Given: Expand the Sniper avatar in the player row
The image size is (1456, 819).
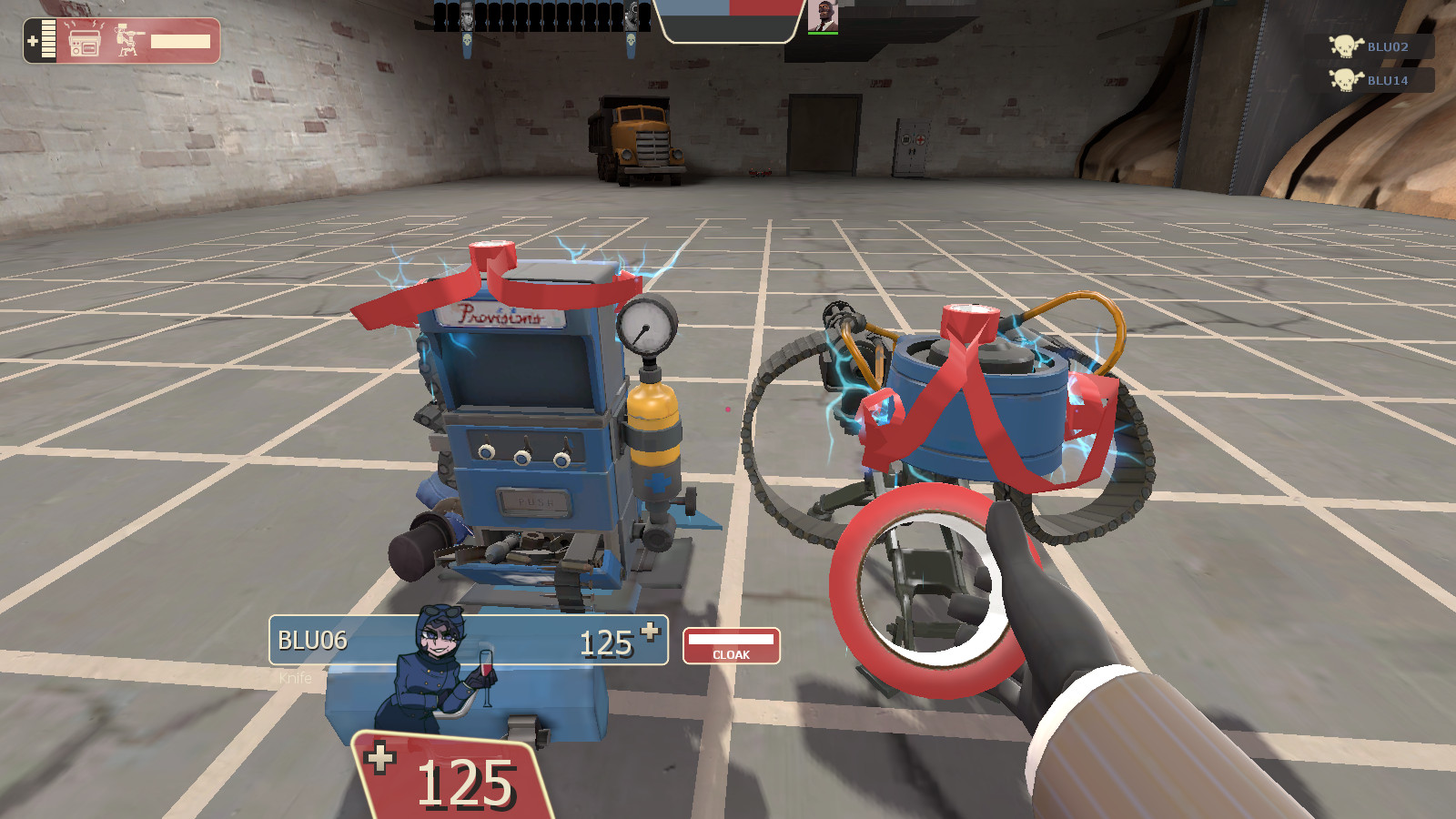Looking at the screenshot, I should coord(466,14).
